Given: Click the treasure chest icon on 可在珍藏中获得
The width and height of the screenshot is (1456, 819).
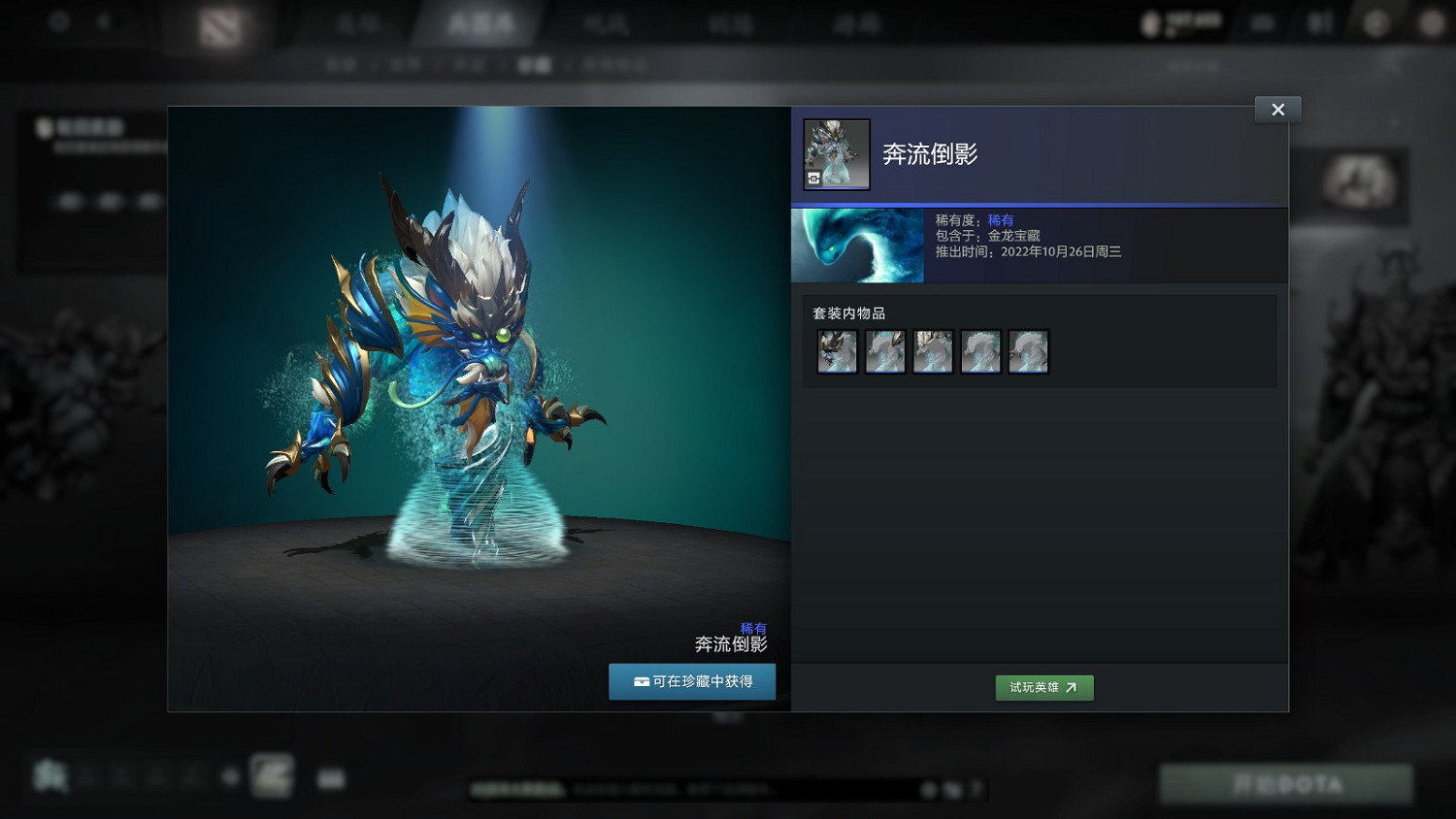Looking at the screenshot, I should (x=641, y=682).
